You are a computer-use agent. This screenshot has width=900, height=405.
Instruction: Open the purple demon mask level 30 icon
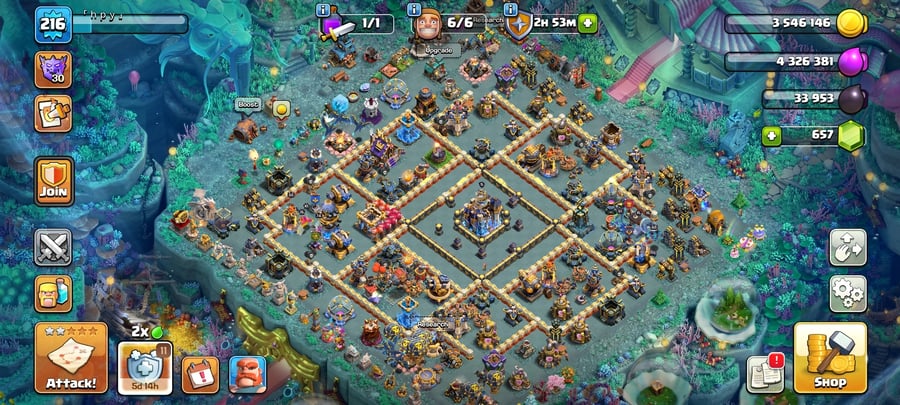tap(52, 69)
